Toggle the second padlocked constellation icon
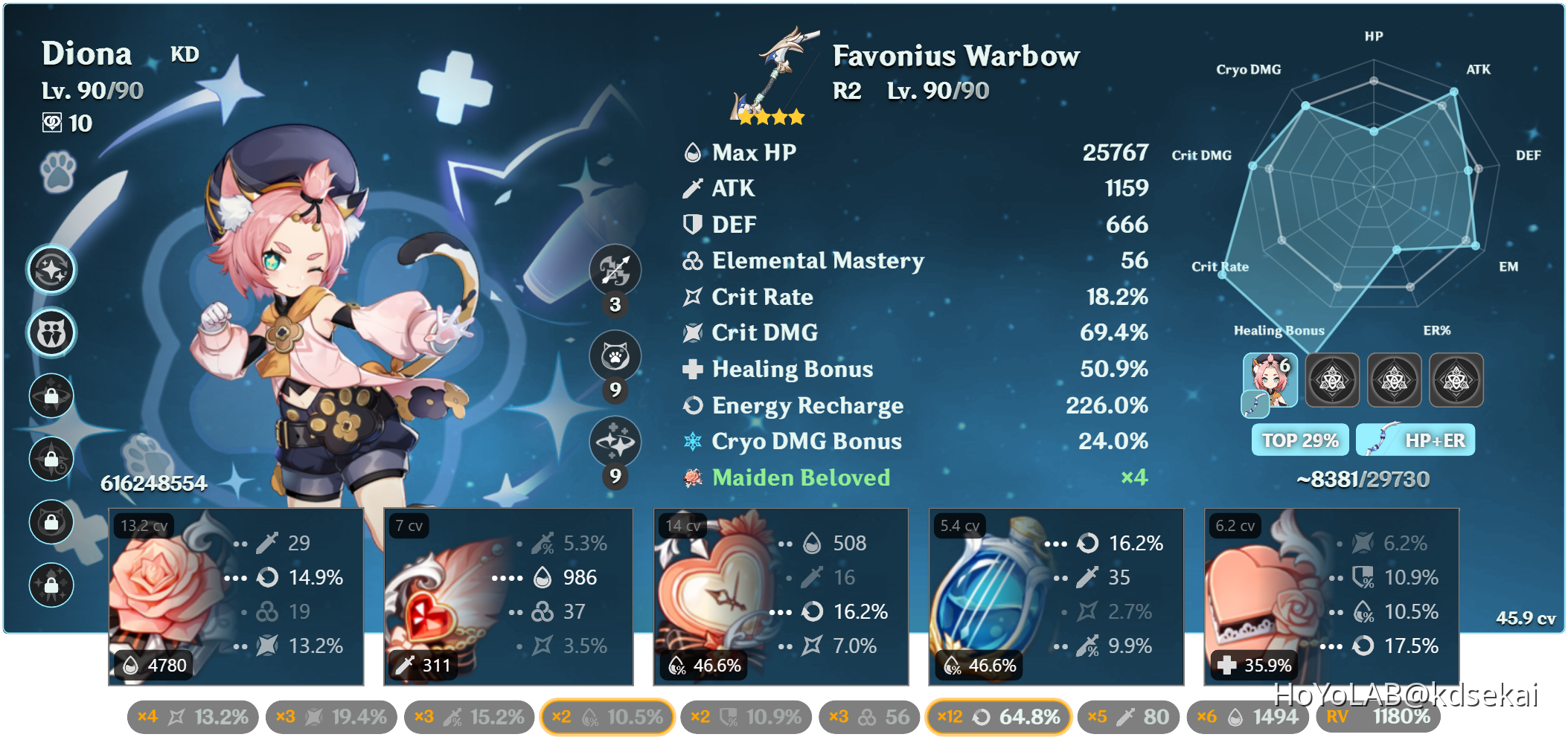Image resolution: width=1568 pixels, height=740 pixels. 51,460
